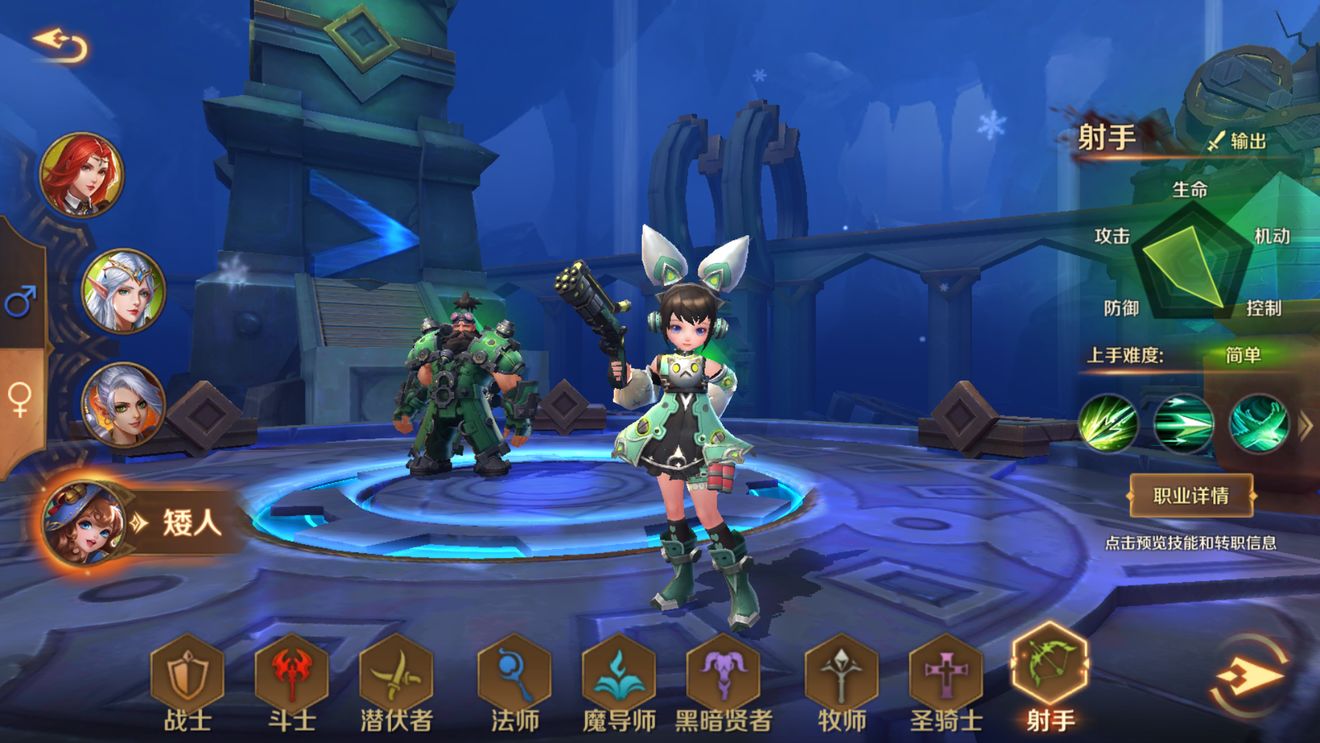Open 职业详情 class details
This screenshot has width=1320, height=743.
[1190, 494]
